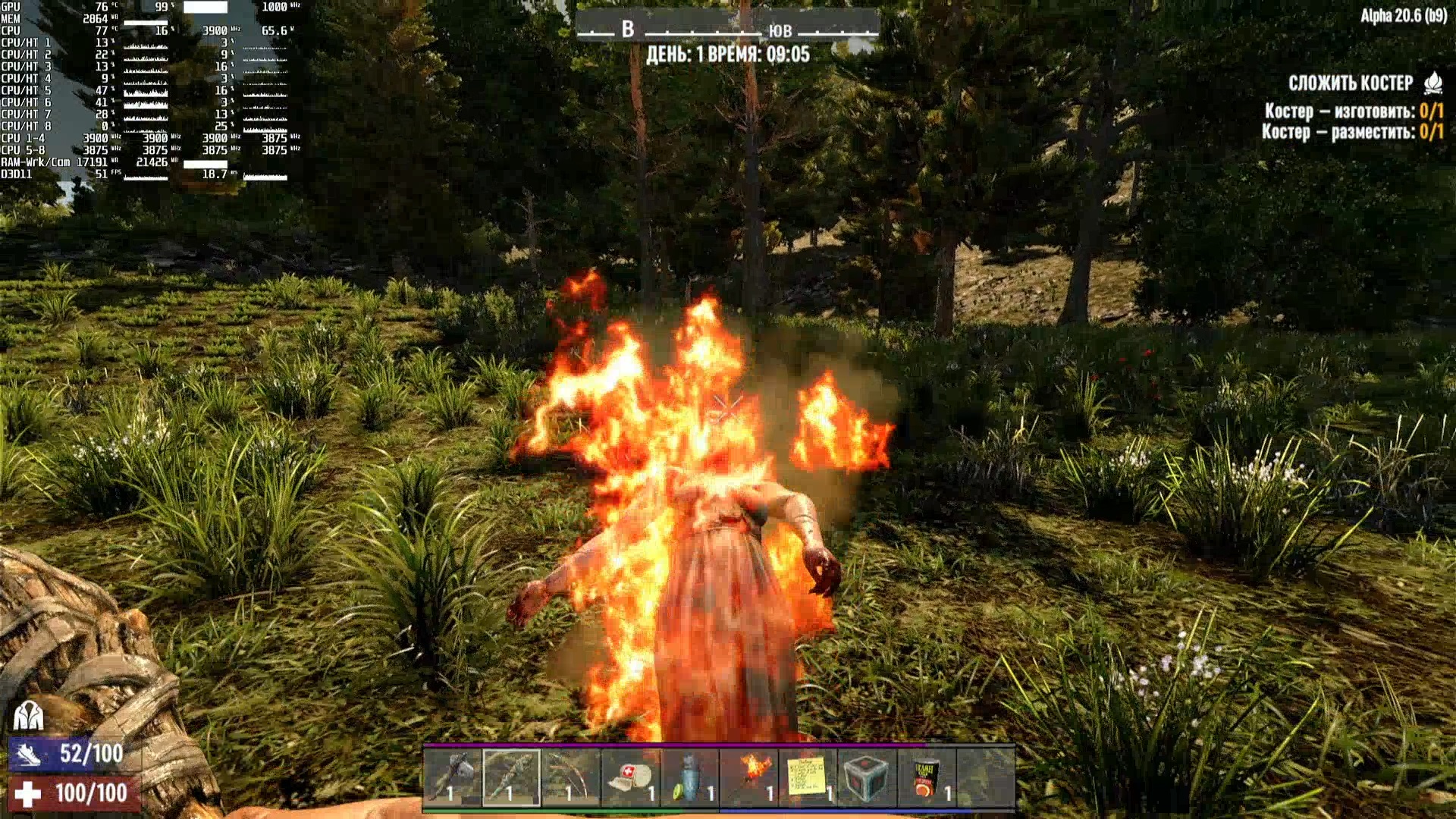Click the campfire quest tracker title
This screenshot has height=819, width=1456.
(x=1351, y=83)
